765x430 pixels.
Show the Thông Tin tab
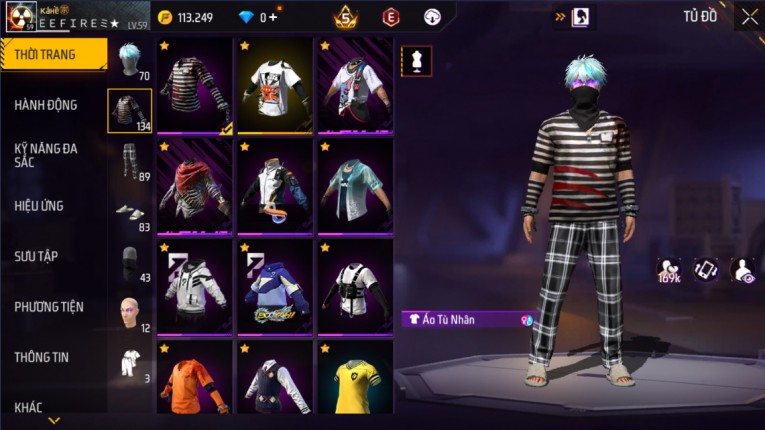point(42,357)
